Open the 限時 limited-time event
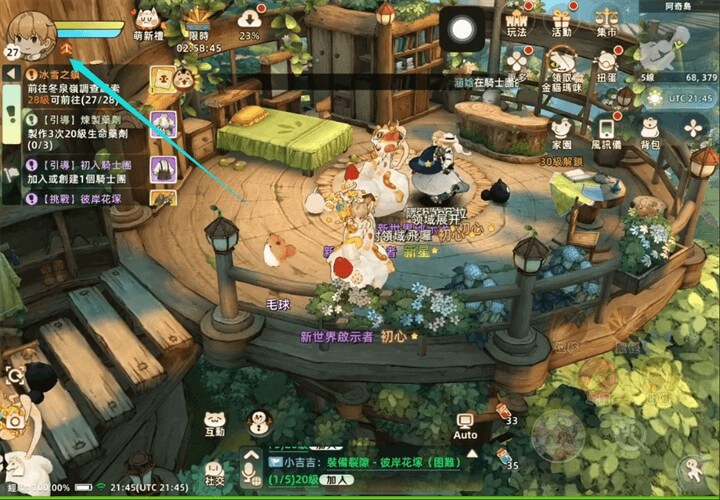720x500 pixels. (198, 22)
